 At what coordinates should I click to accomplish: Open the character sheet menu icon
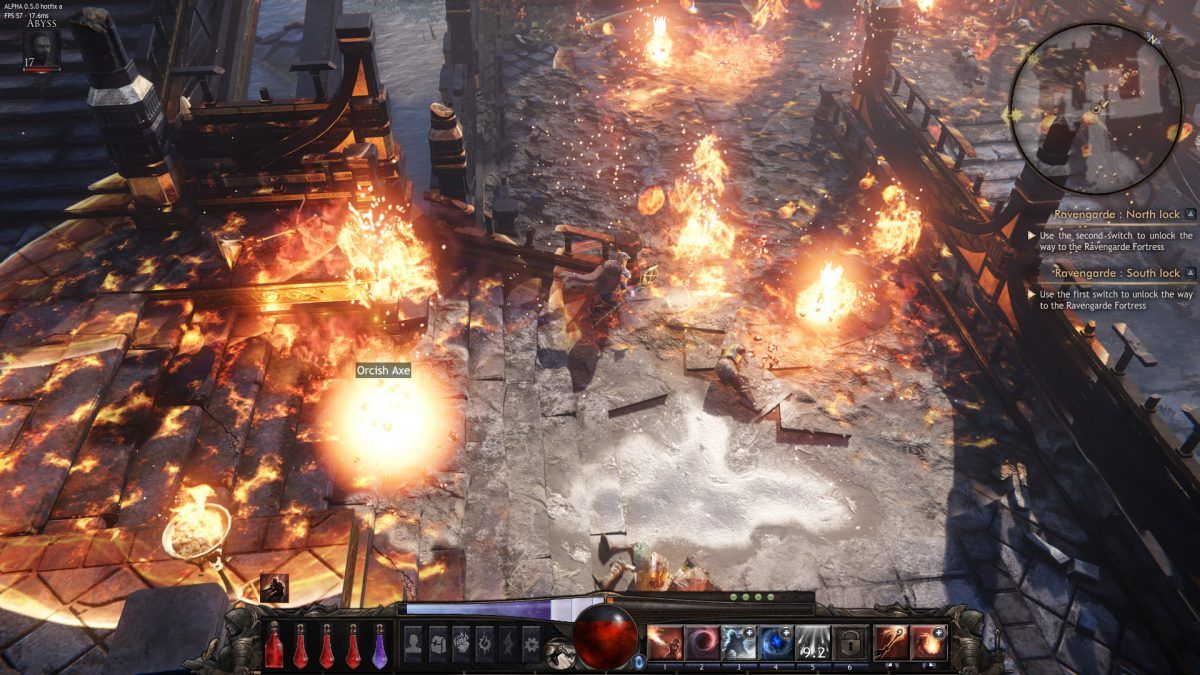pyautogui.click(x=412, y=643)
